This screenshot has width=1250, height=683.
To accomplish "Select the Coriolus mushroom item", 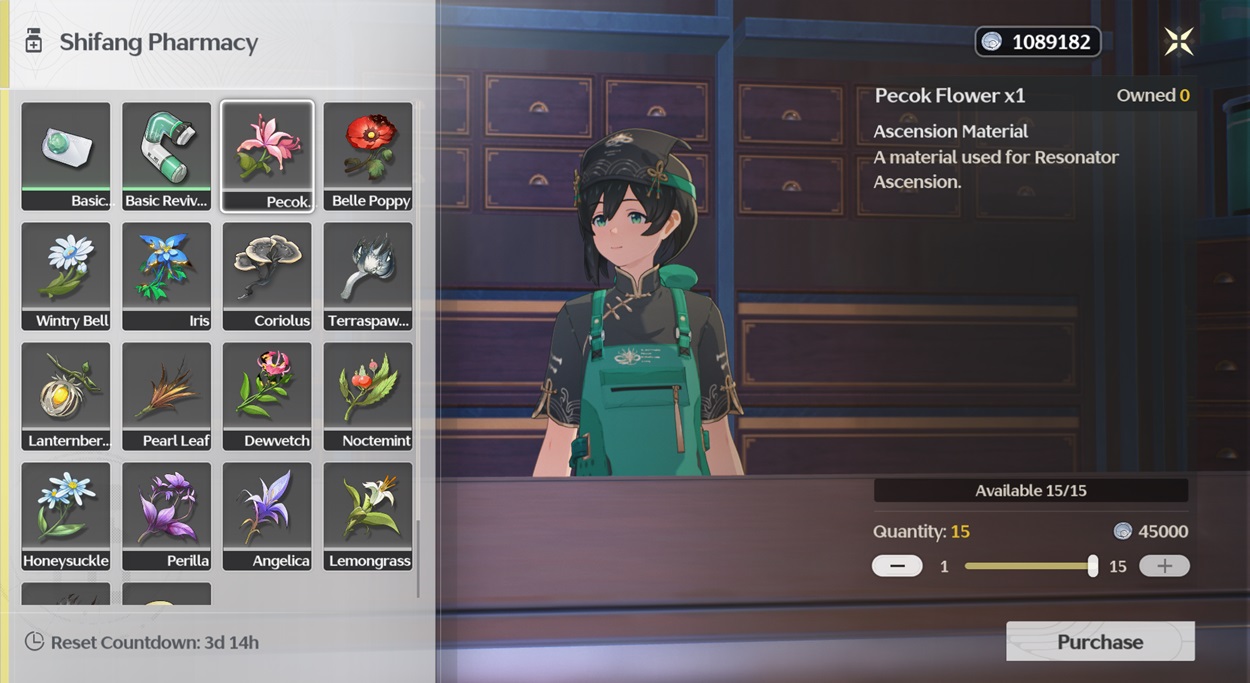I will point(267,275).
